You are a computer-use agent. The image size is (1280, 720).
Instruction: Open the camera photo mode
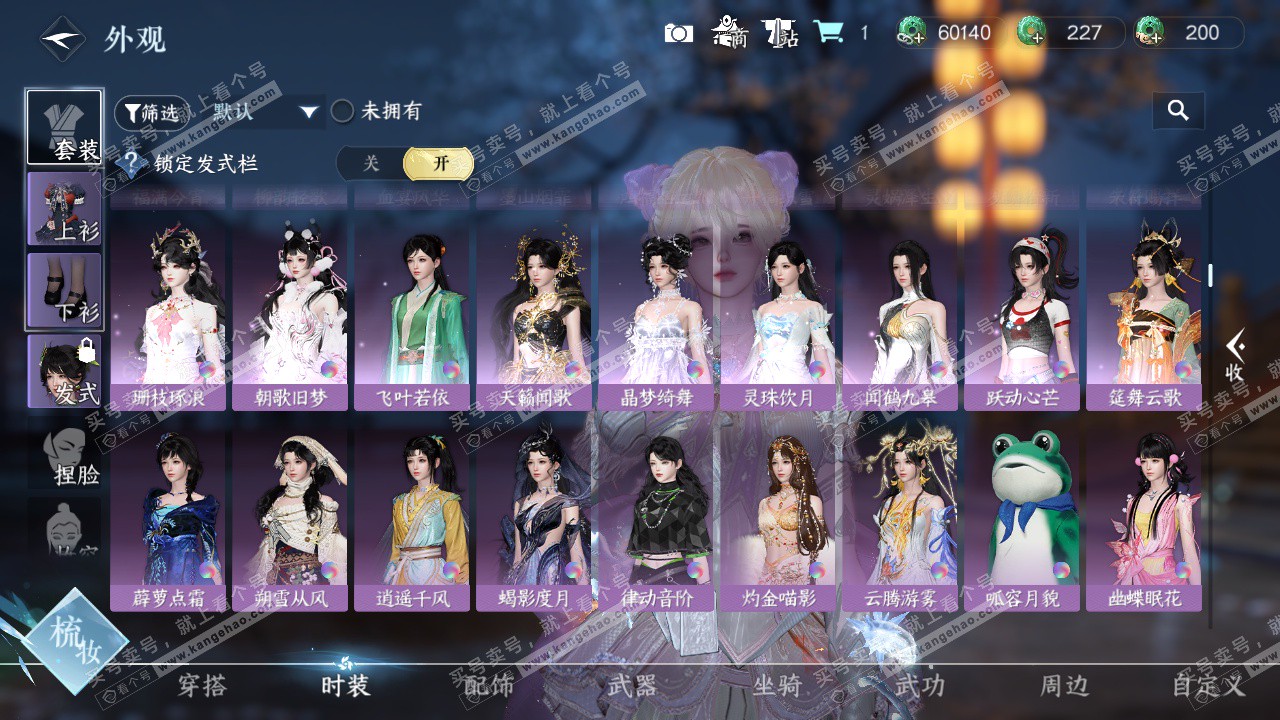click(678, 33)
